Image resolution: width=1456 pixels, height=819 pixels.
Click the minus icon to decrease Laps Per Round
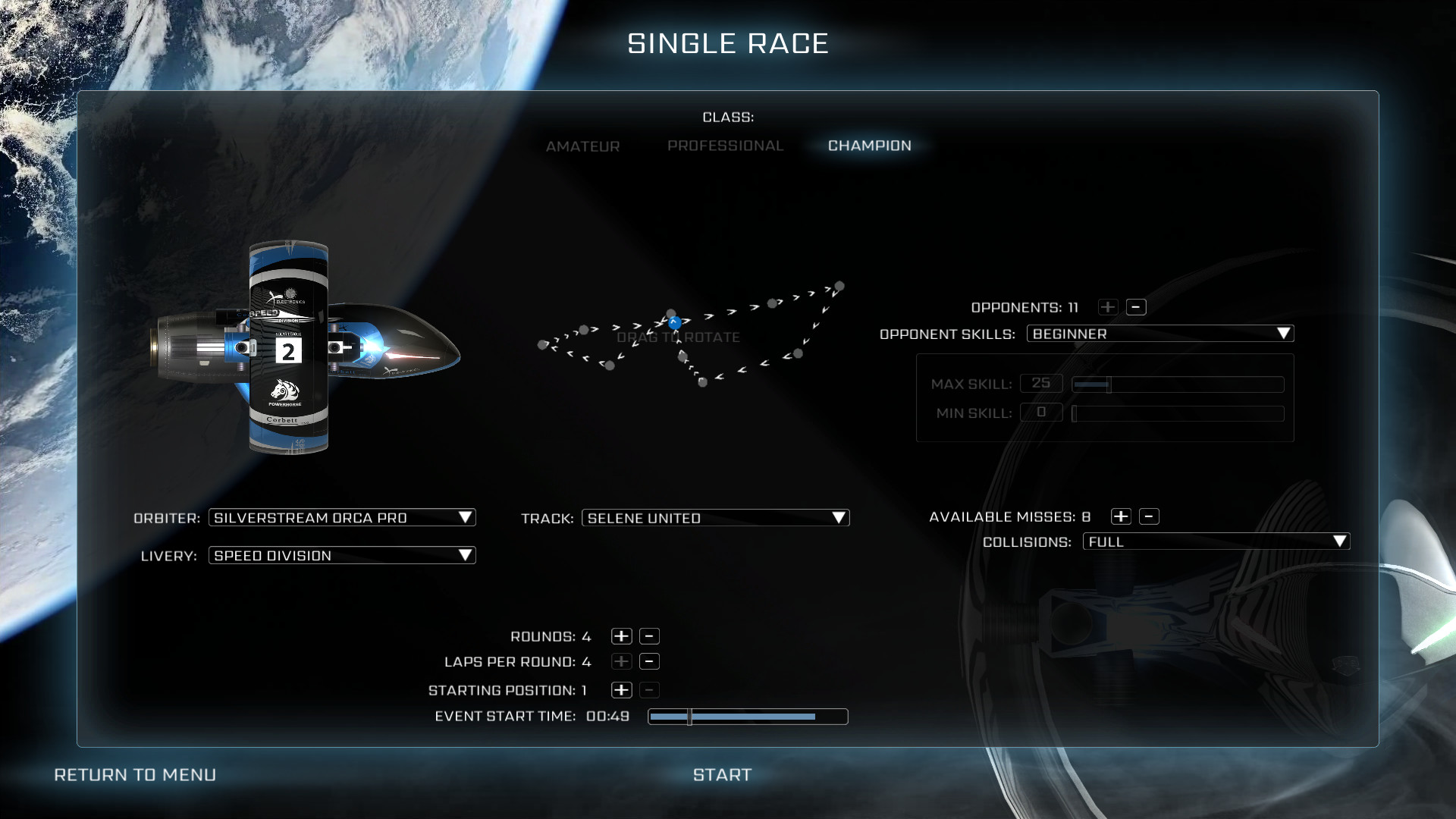(x=649, y=661)
